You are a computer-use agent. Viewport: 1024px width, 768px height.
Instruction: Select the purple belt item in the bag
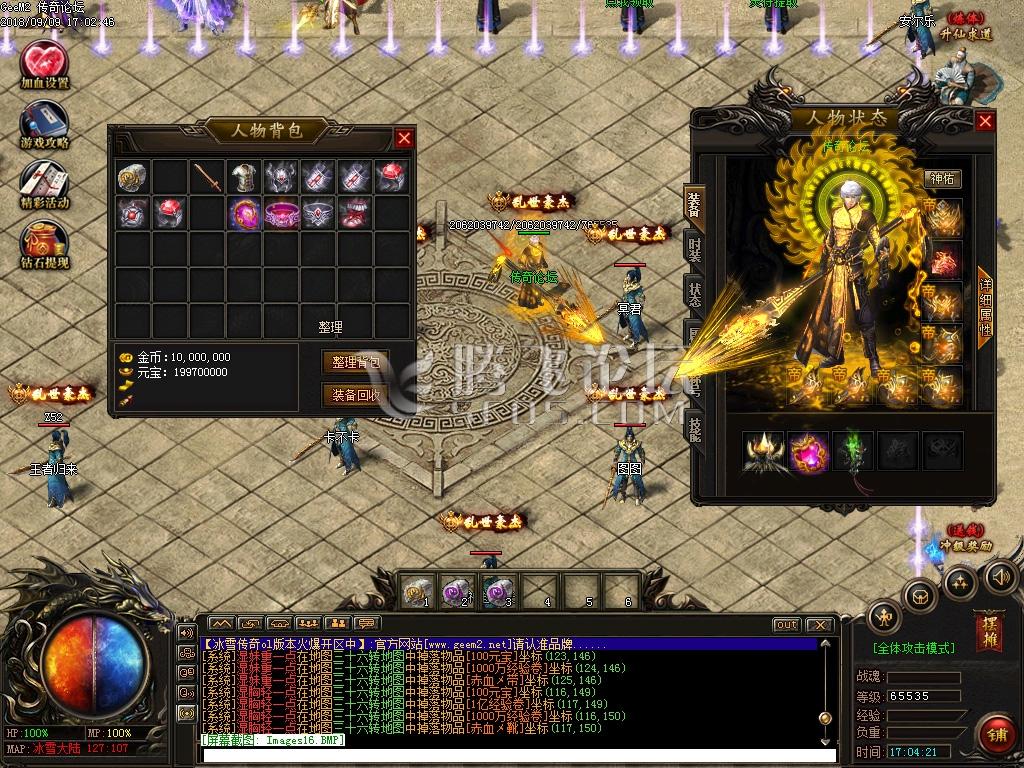[282, 213]
